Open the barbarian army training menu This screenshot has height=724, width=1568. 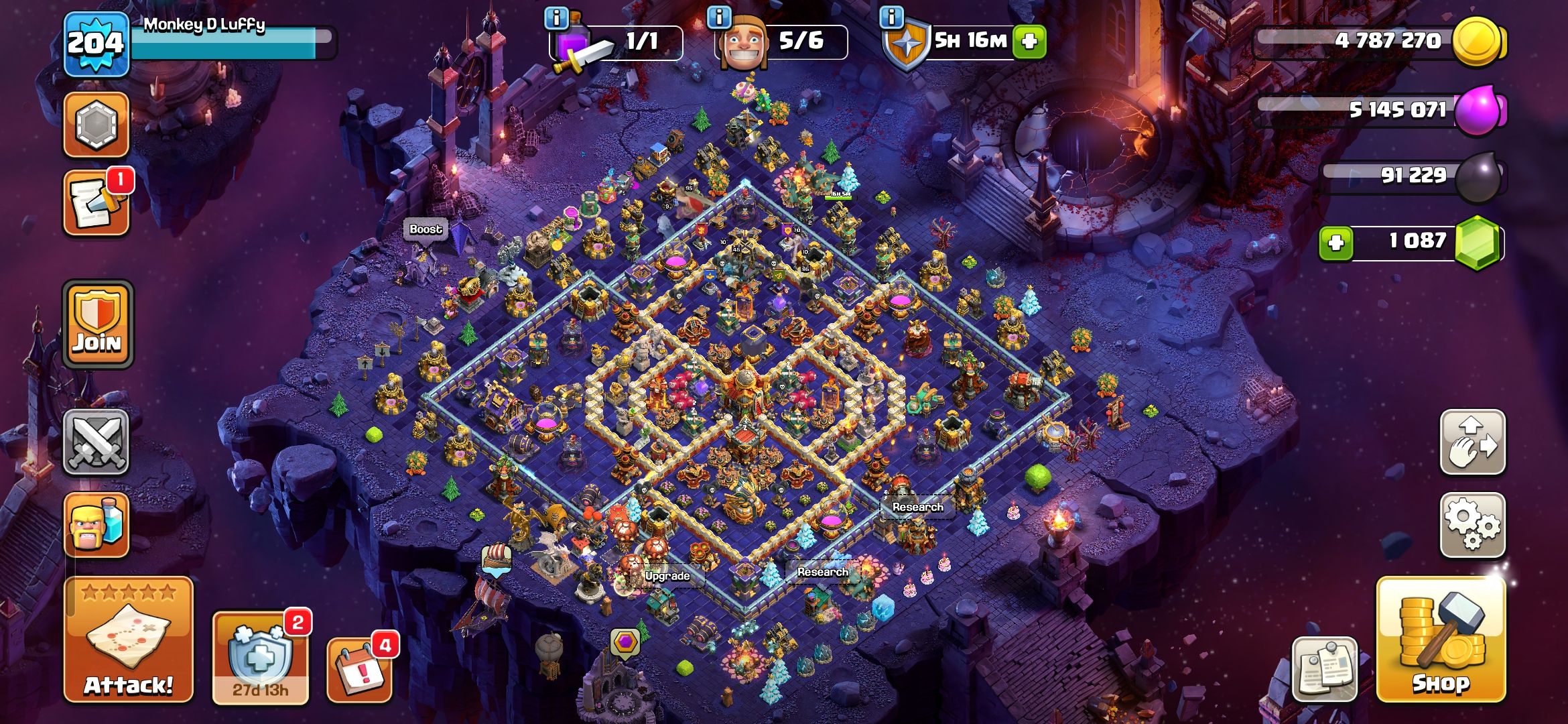tap(96, 525)
